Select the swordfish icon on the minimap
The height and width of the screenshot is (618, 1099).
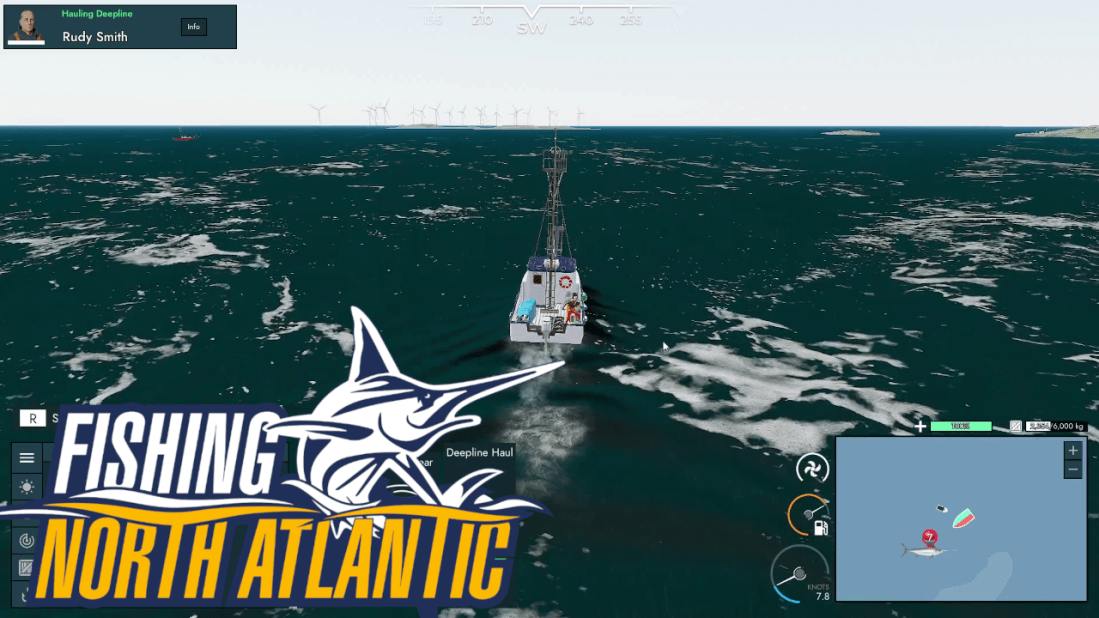(x=925, y=550)
